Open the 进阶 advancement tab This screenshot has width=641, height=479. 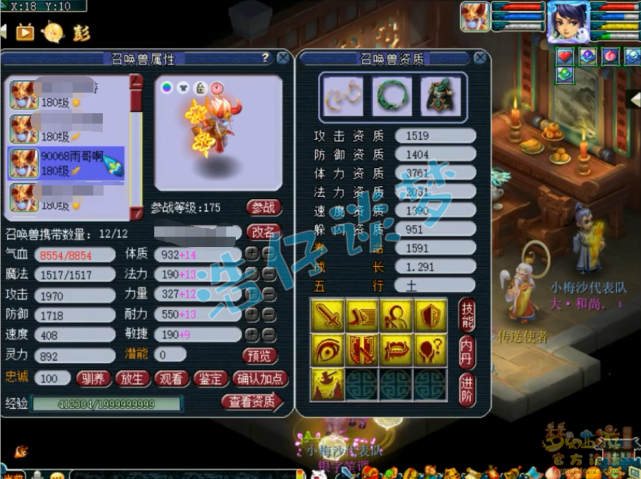[467, 384]
